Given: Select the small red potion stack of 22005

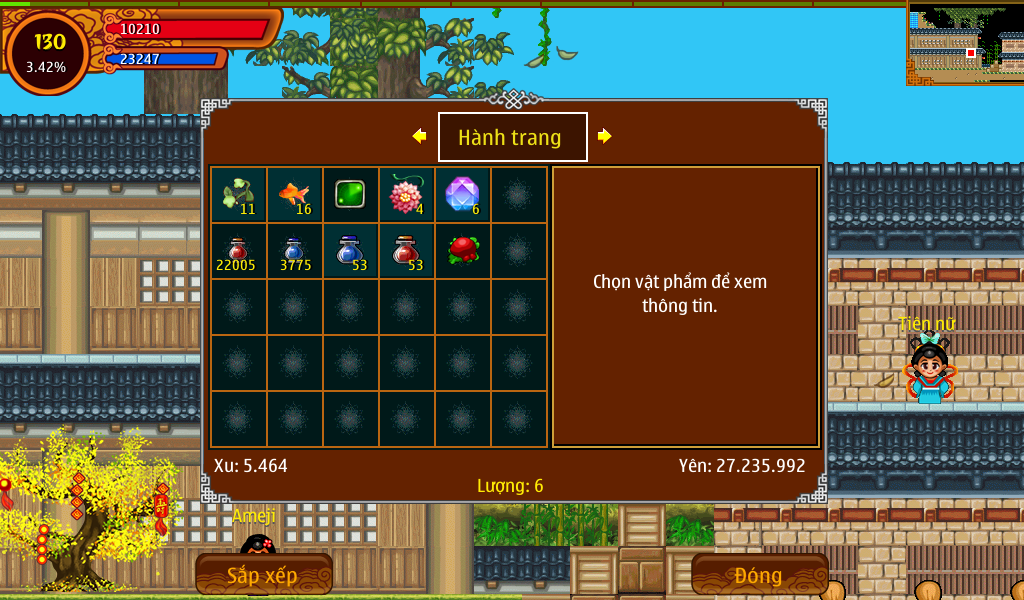Looking at the screenshot, I should coord(239,251).
